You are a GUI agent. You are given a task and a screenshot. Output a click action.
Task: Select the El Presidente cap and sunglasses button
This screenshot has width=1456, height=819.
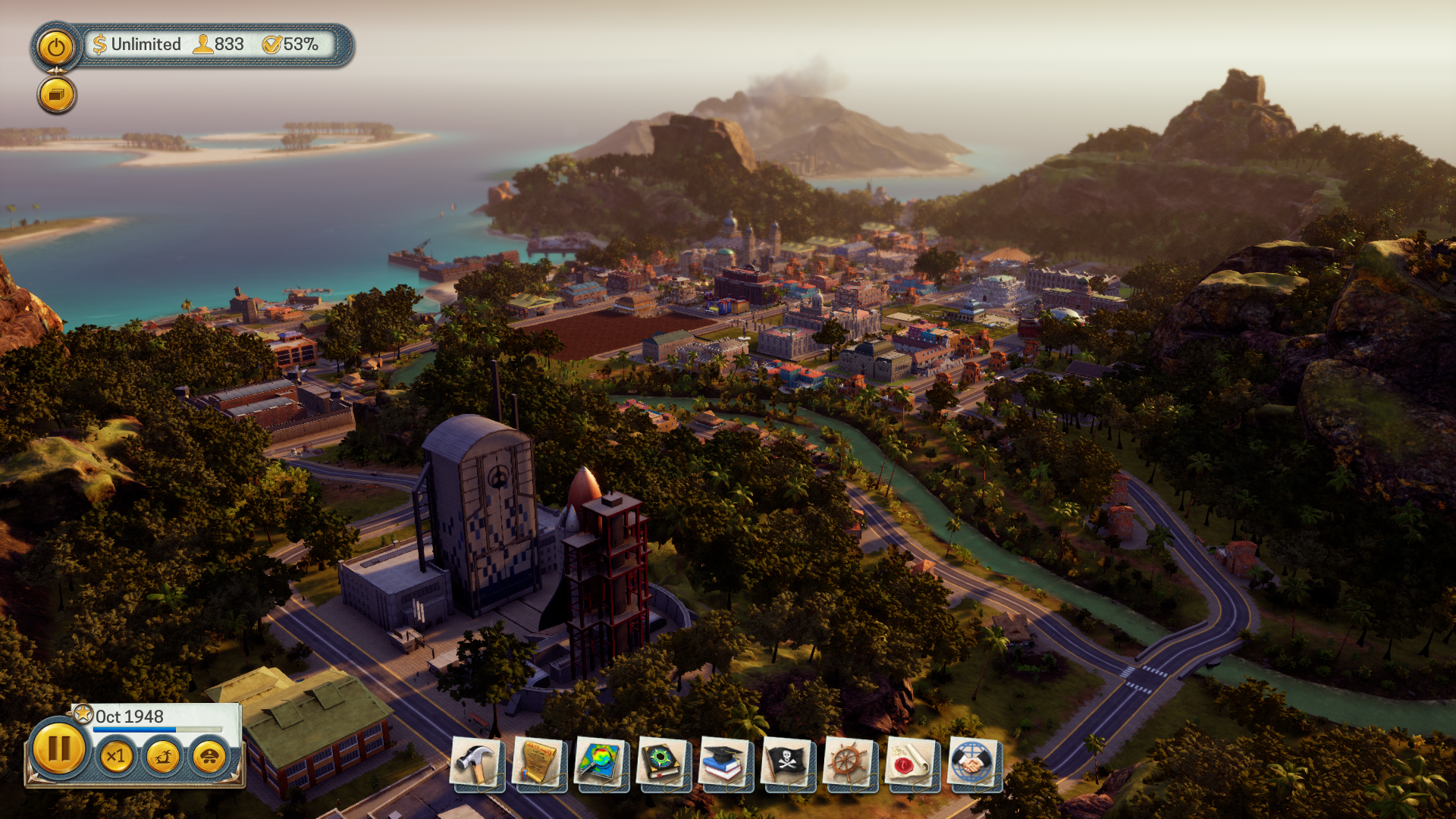(x=209, y=756)
